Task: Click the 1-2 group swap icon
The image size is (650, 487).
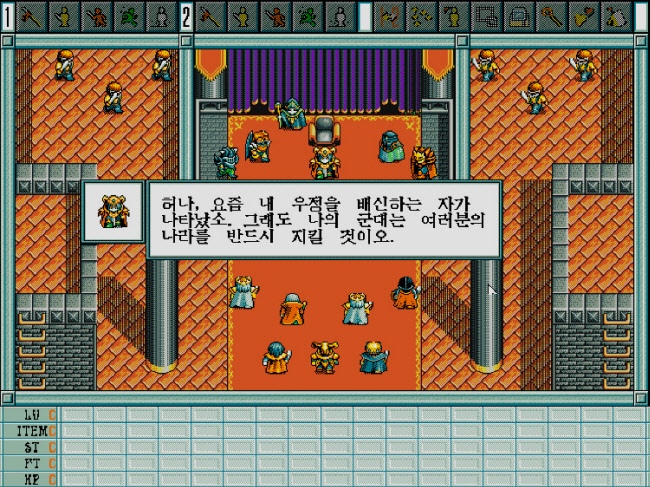Action: point(391,16)
